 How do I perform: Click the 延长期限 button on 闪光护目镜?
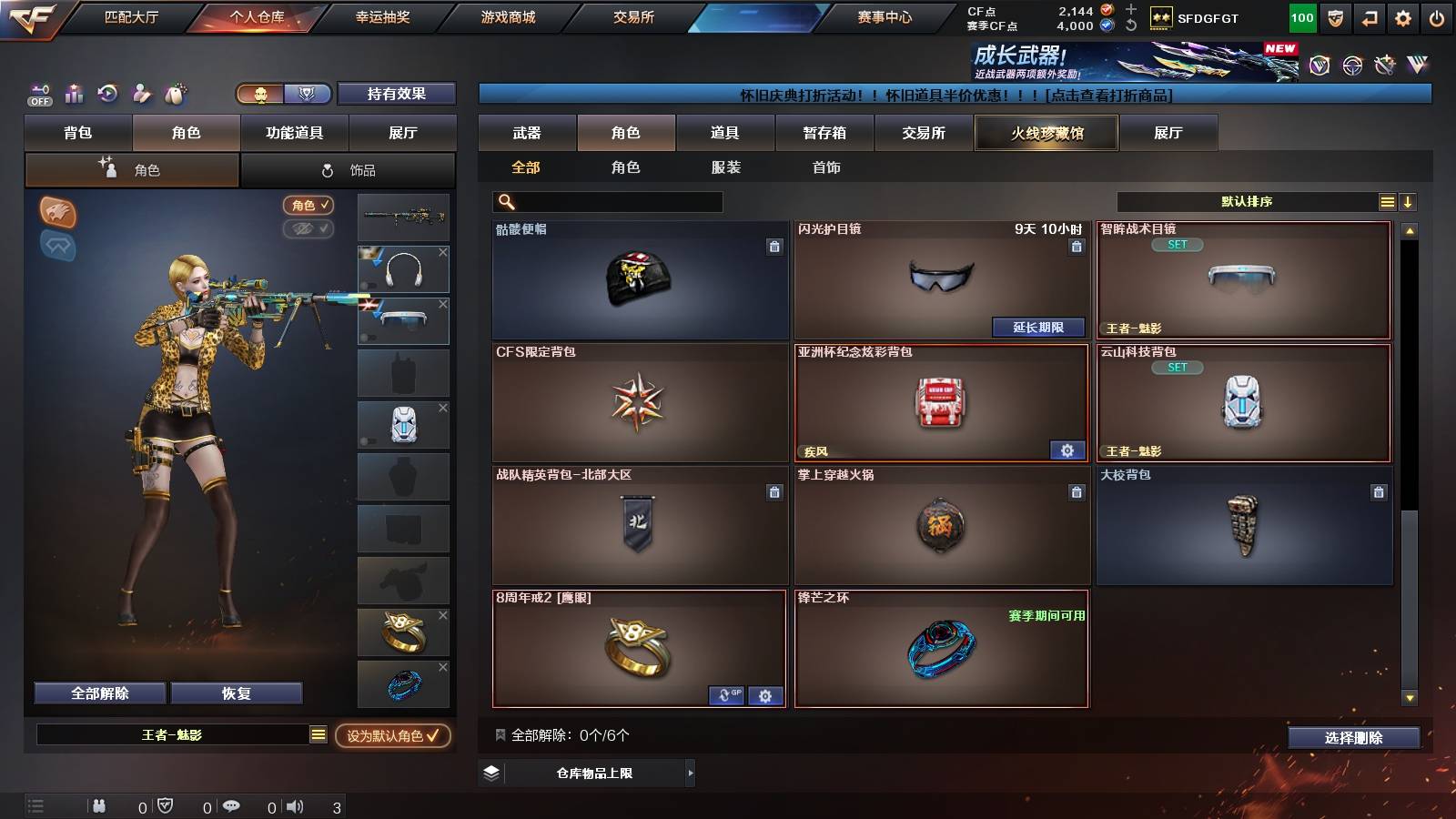coord(1038,328)
